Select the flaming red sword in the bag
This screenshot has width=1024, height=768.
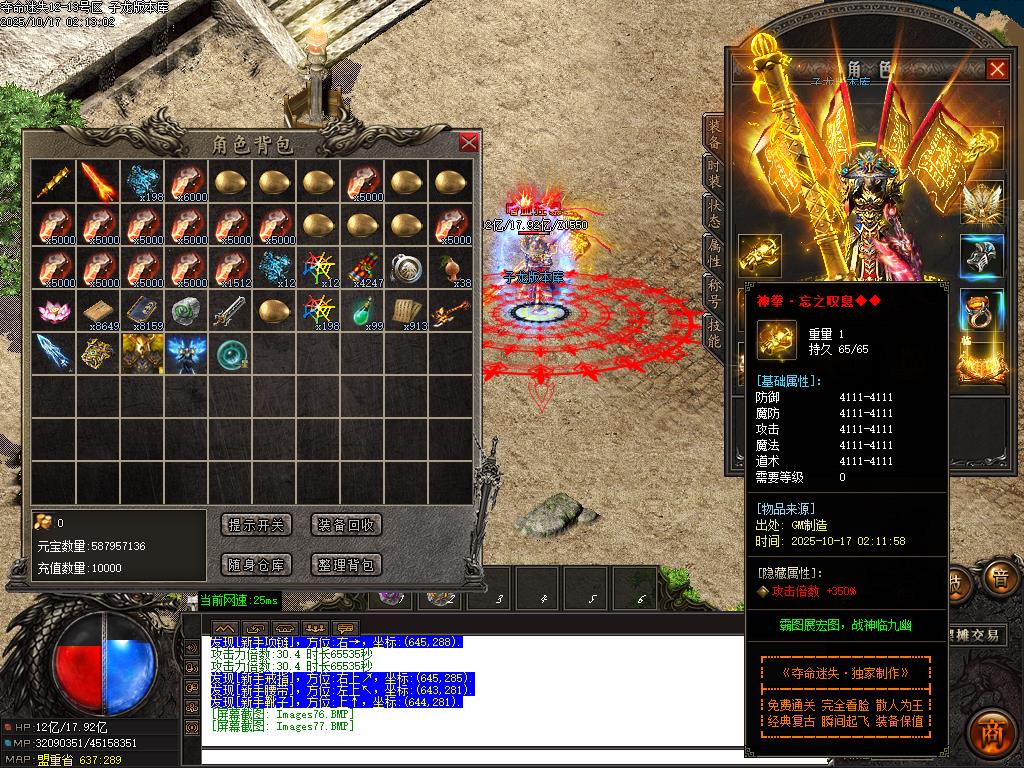coord(97,181)
